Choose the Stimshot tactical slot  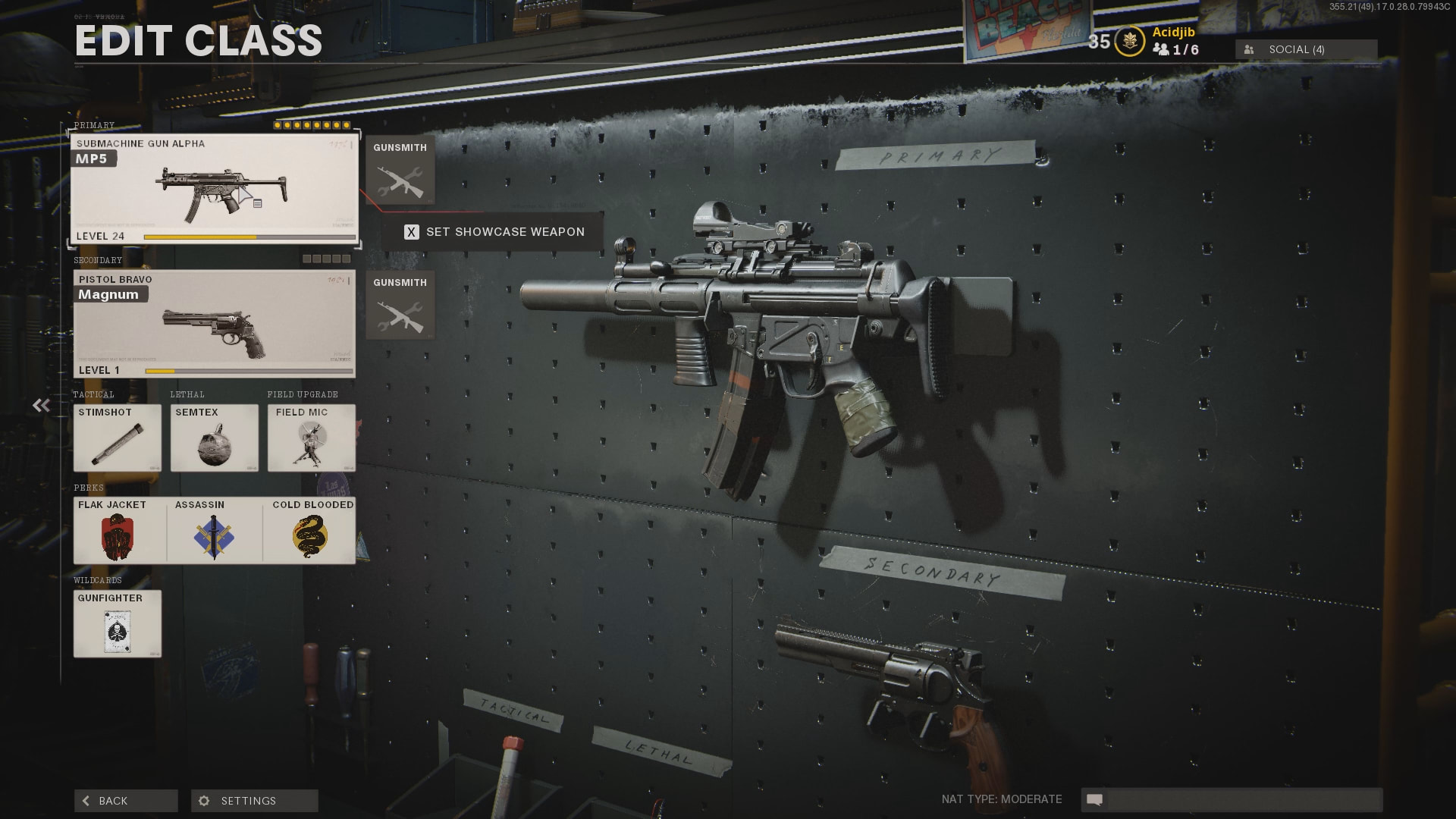(118, 438)
